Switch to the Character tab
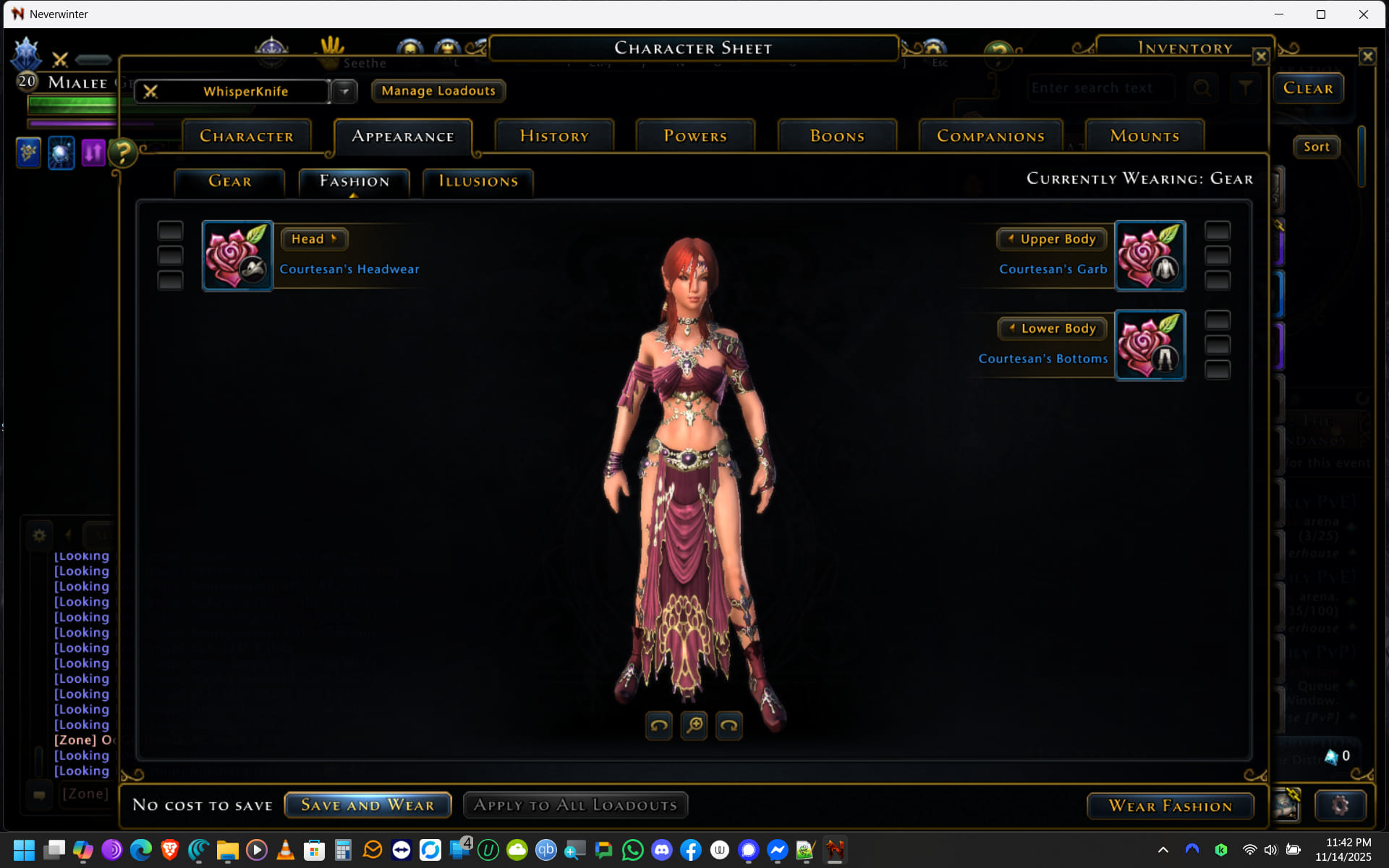Image resolution: width=1389 pixels, height=868 pixels. point(247,136)
